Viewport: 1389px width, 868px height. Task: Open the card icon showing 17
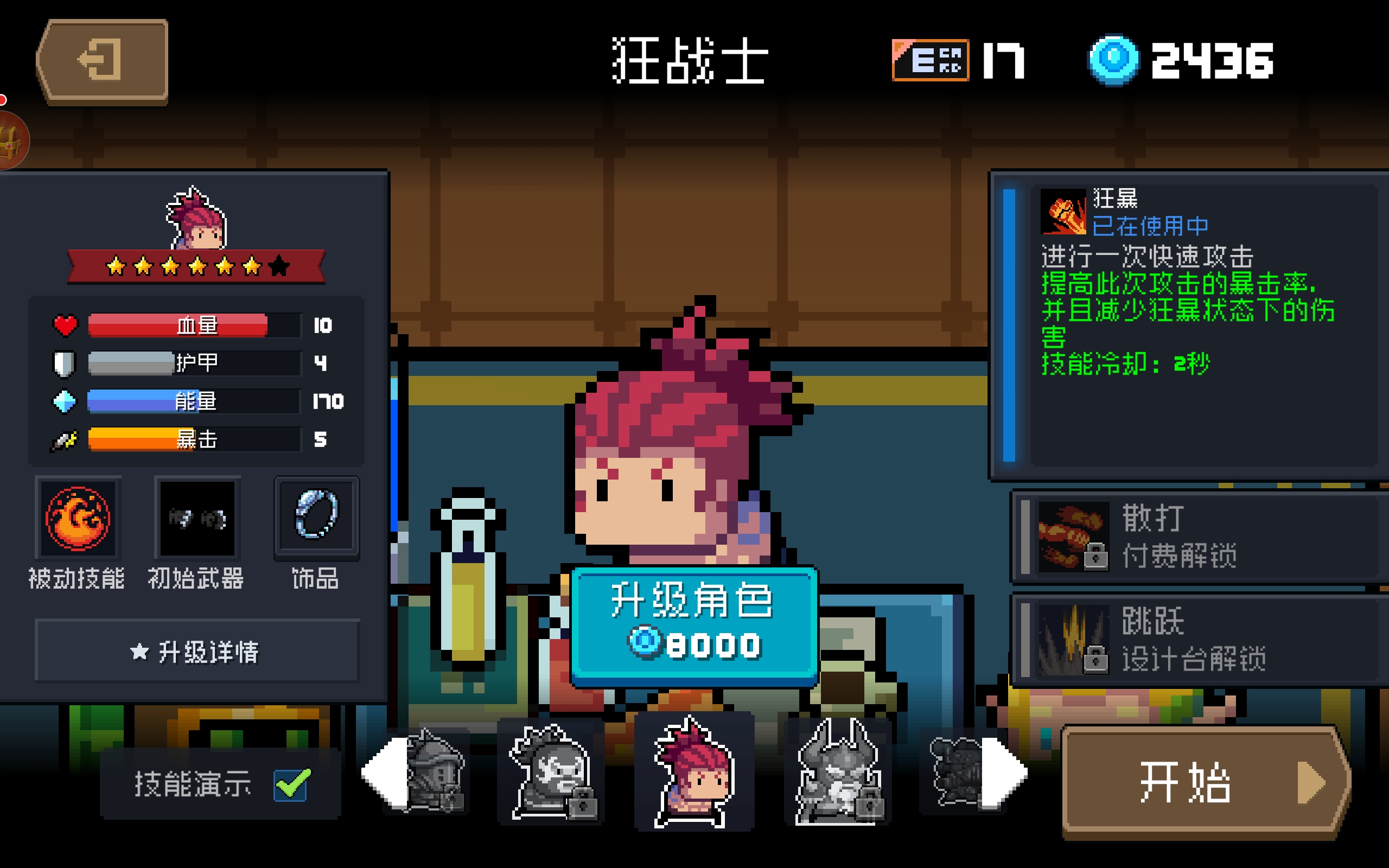click(930, 60)
